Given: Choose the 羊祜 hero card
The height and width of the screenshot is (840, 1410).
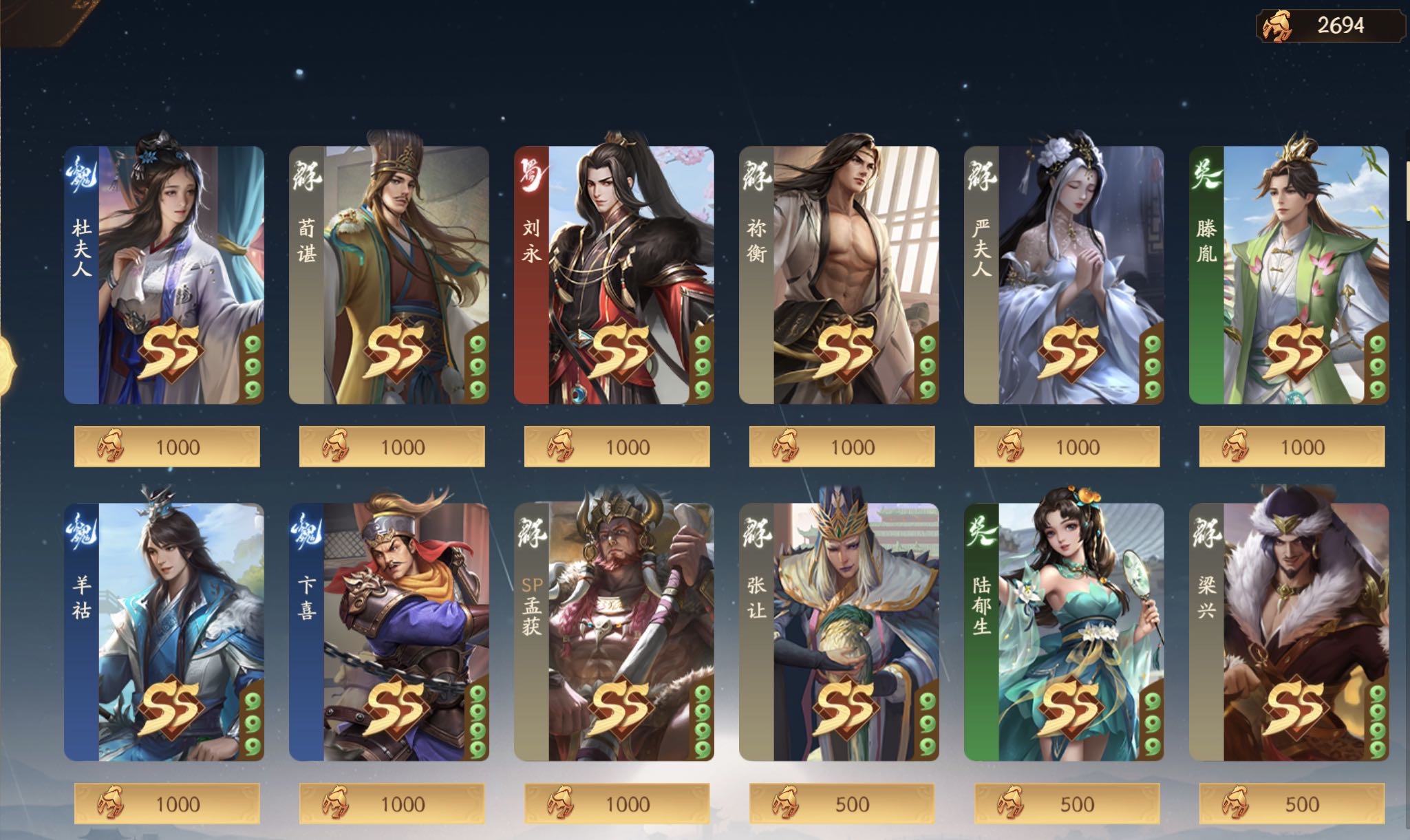Looking at the screenshot, I should (164, 632).
